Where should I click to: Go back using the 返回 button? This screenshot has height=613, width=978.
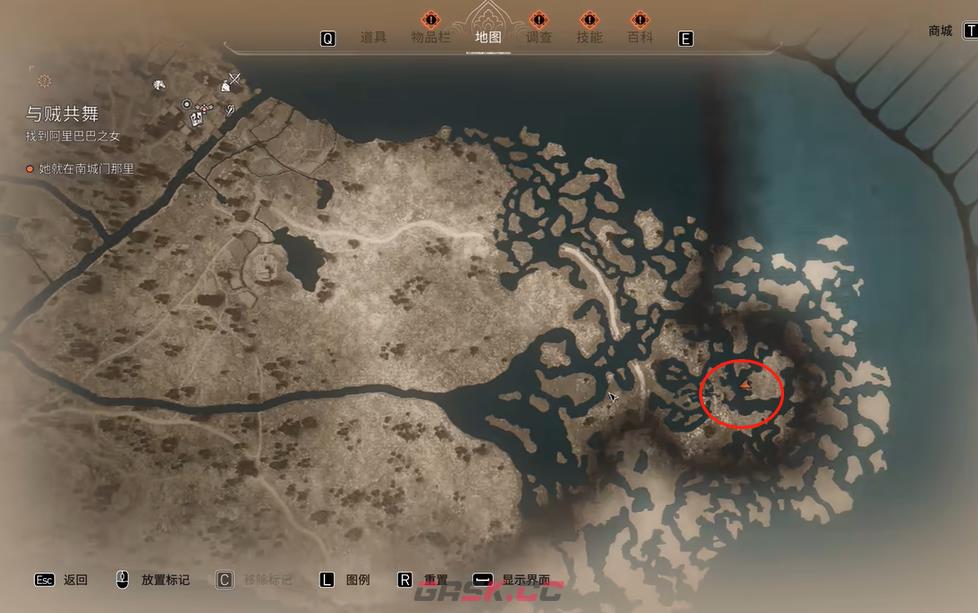coord(75,579)
